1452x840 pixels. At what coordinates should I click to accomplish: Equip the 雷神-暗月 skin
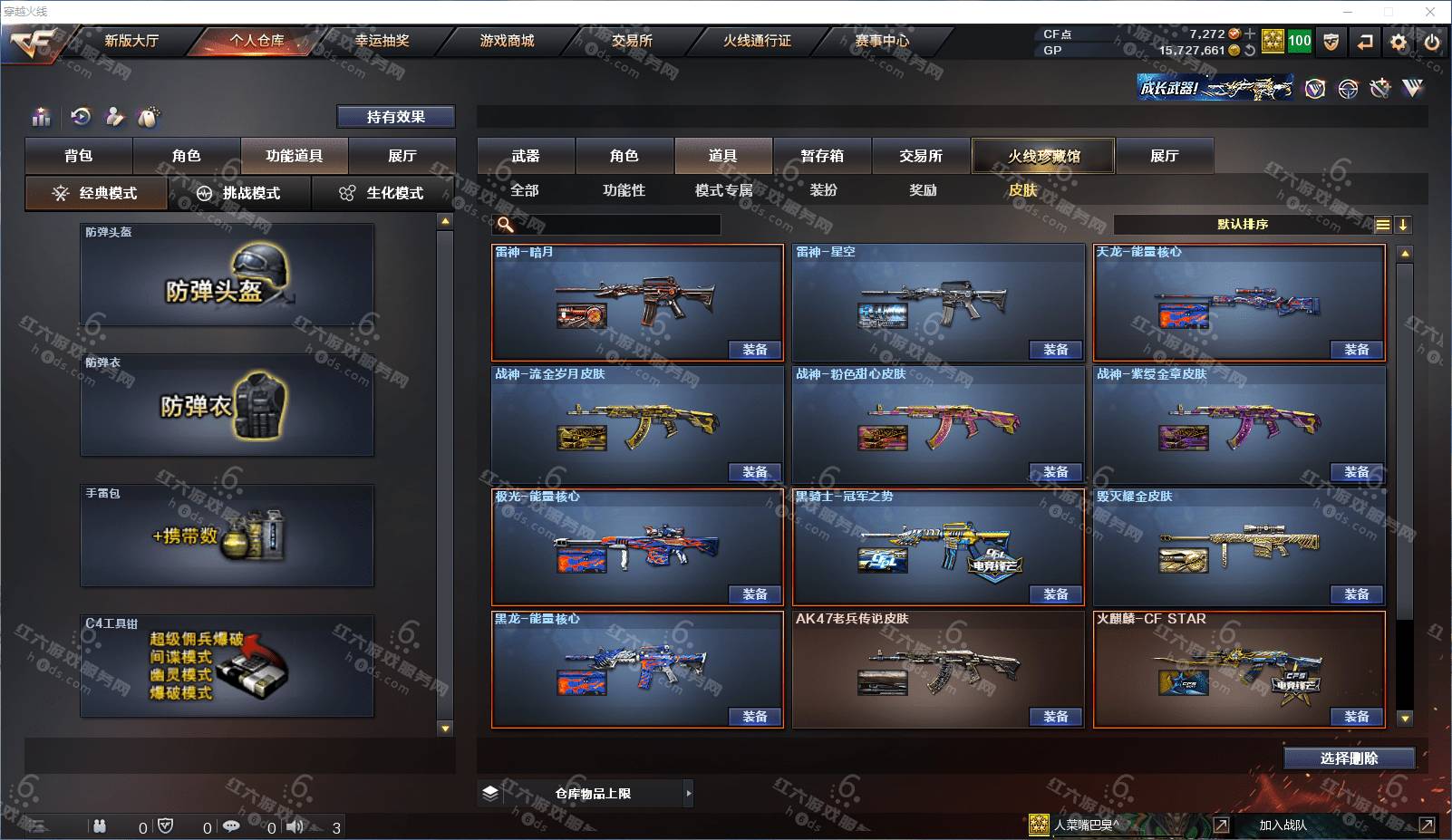(x=754, y=350)
